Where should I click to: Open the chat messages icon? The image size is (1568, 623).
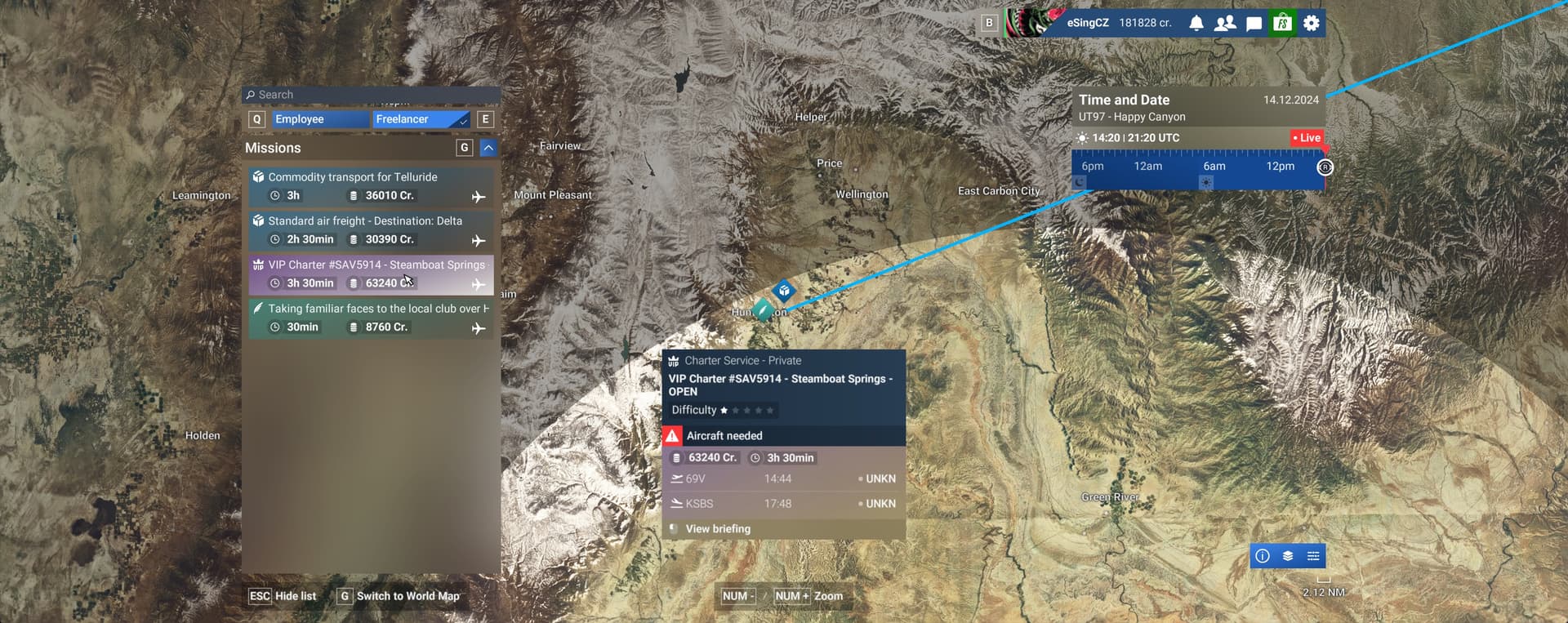[x=1254, y=23]
